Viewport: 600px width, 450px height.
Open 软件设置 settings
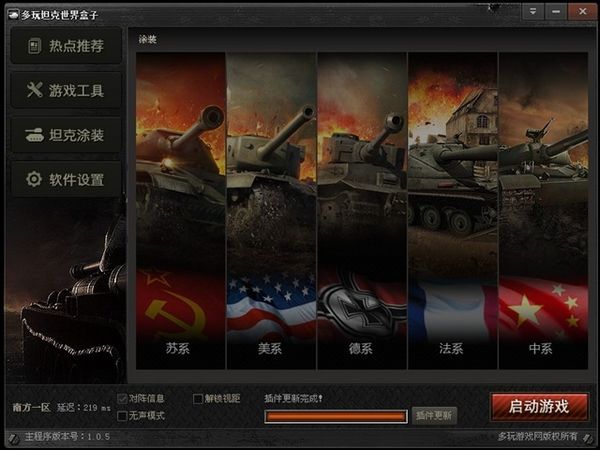coord(66,180)
